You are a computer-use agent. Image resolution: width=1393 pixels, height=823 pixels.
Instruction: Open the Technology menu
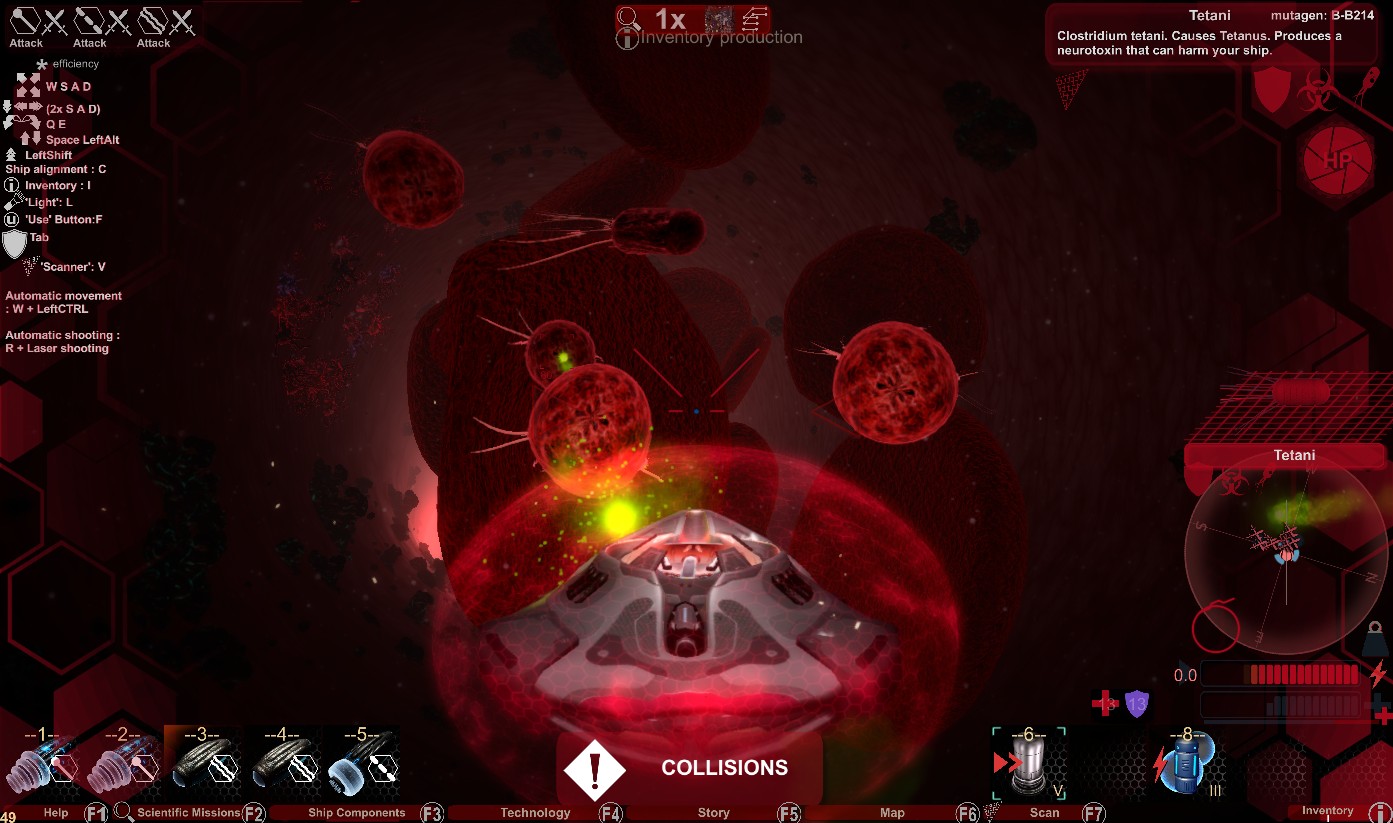tap(535, 812)
